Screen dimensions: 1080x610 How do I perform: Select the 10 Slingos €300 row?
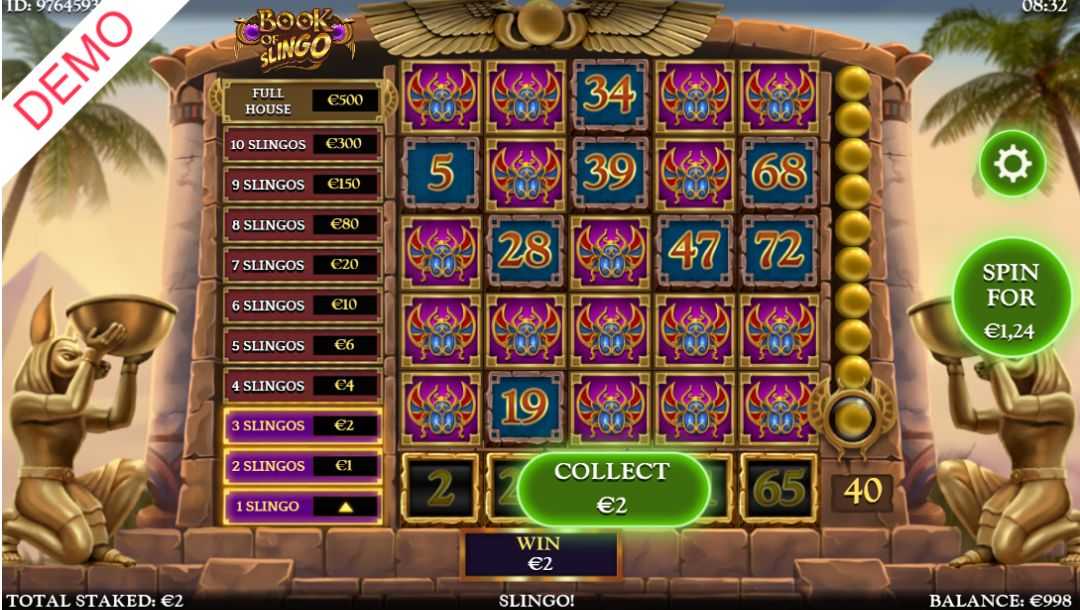coord(302,144)
